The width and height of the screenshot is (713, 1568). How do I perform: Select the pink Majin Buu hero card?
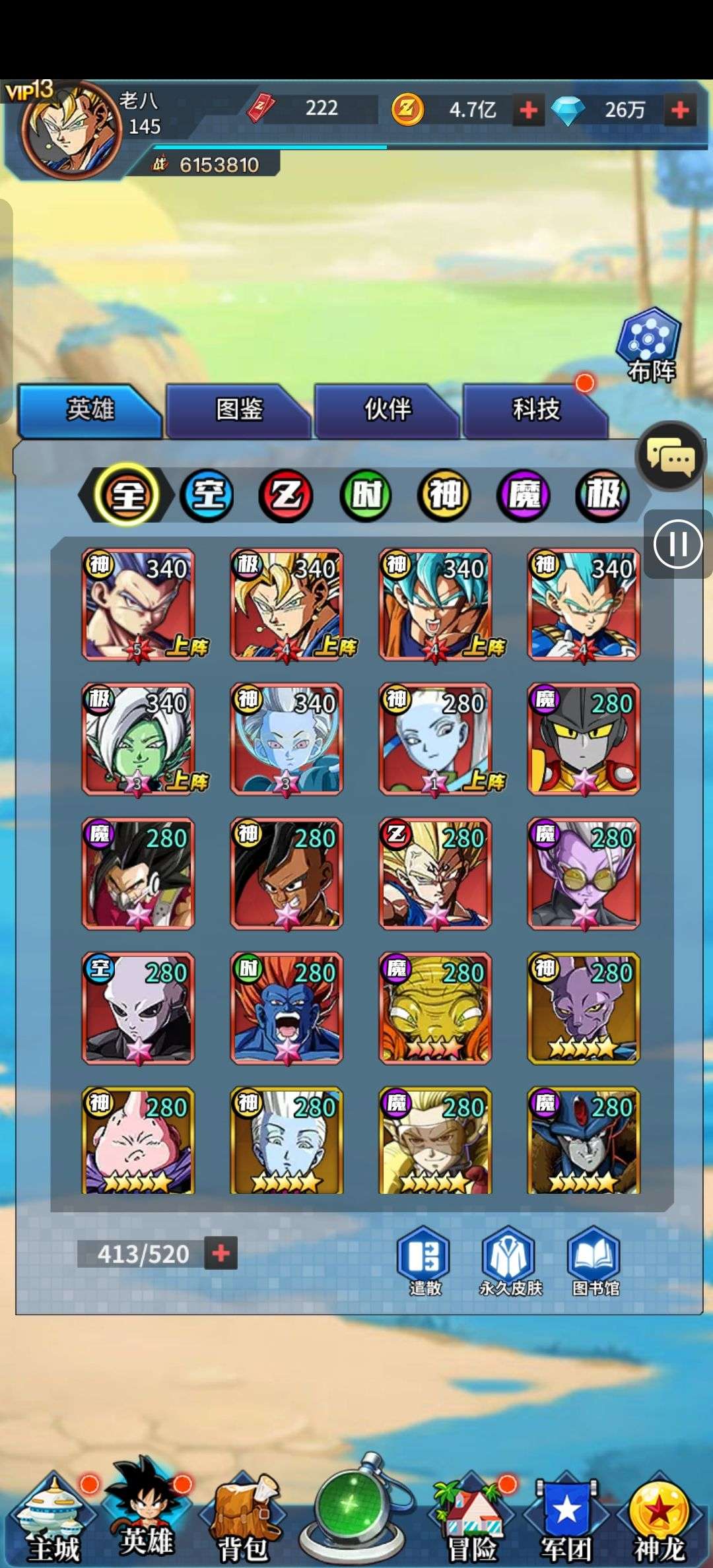(x=138, y=1140)
